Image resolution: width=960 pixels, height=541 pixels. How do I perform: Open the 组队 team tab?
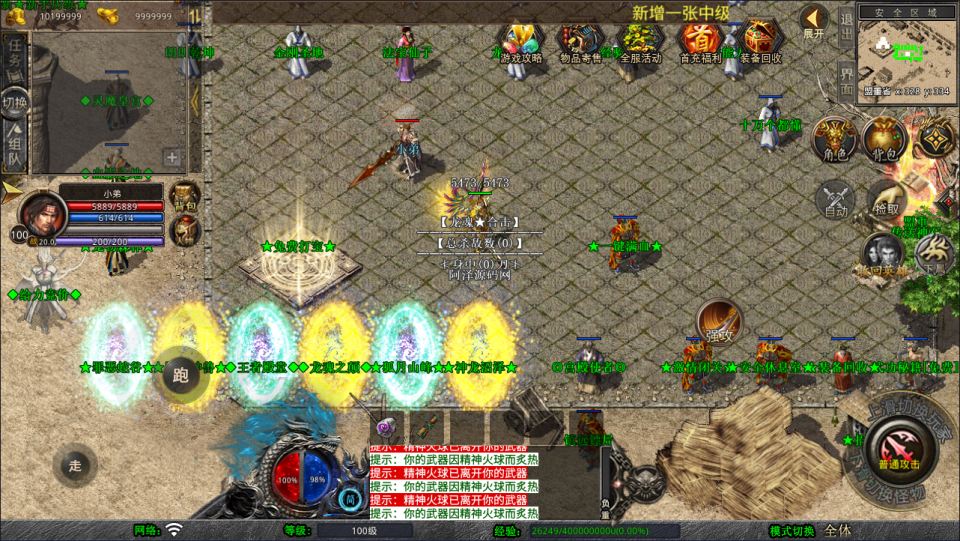14,143
